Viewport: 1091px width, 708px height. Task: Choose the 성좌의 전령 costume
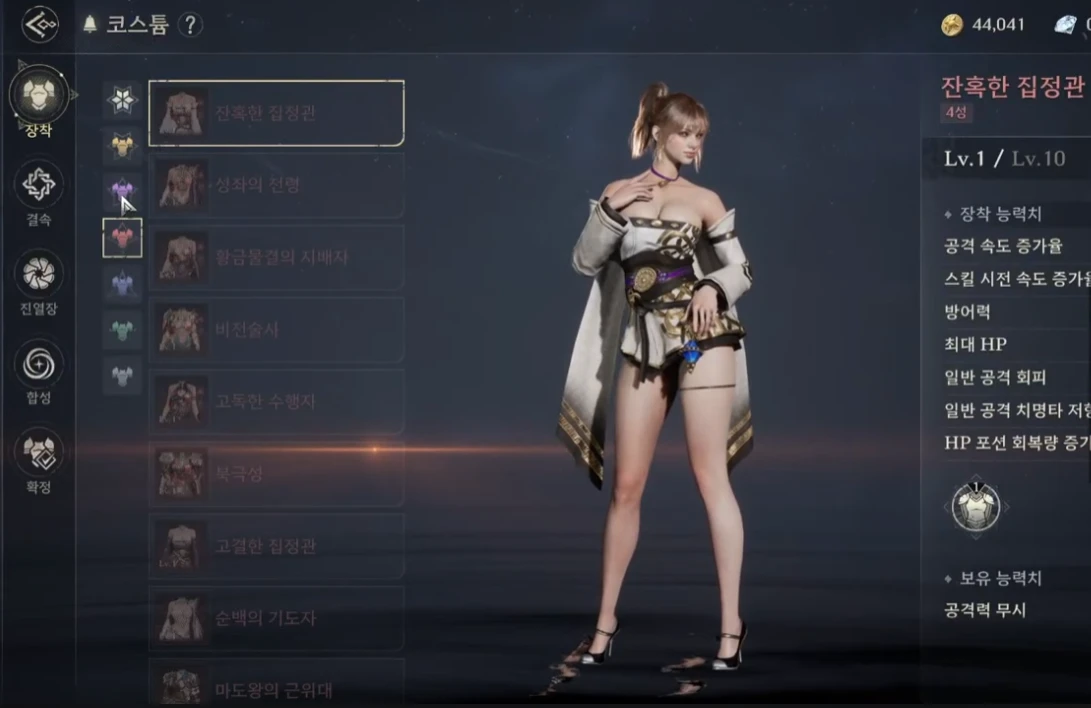click(x=276, y=185)
